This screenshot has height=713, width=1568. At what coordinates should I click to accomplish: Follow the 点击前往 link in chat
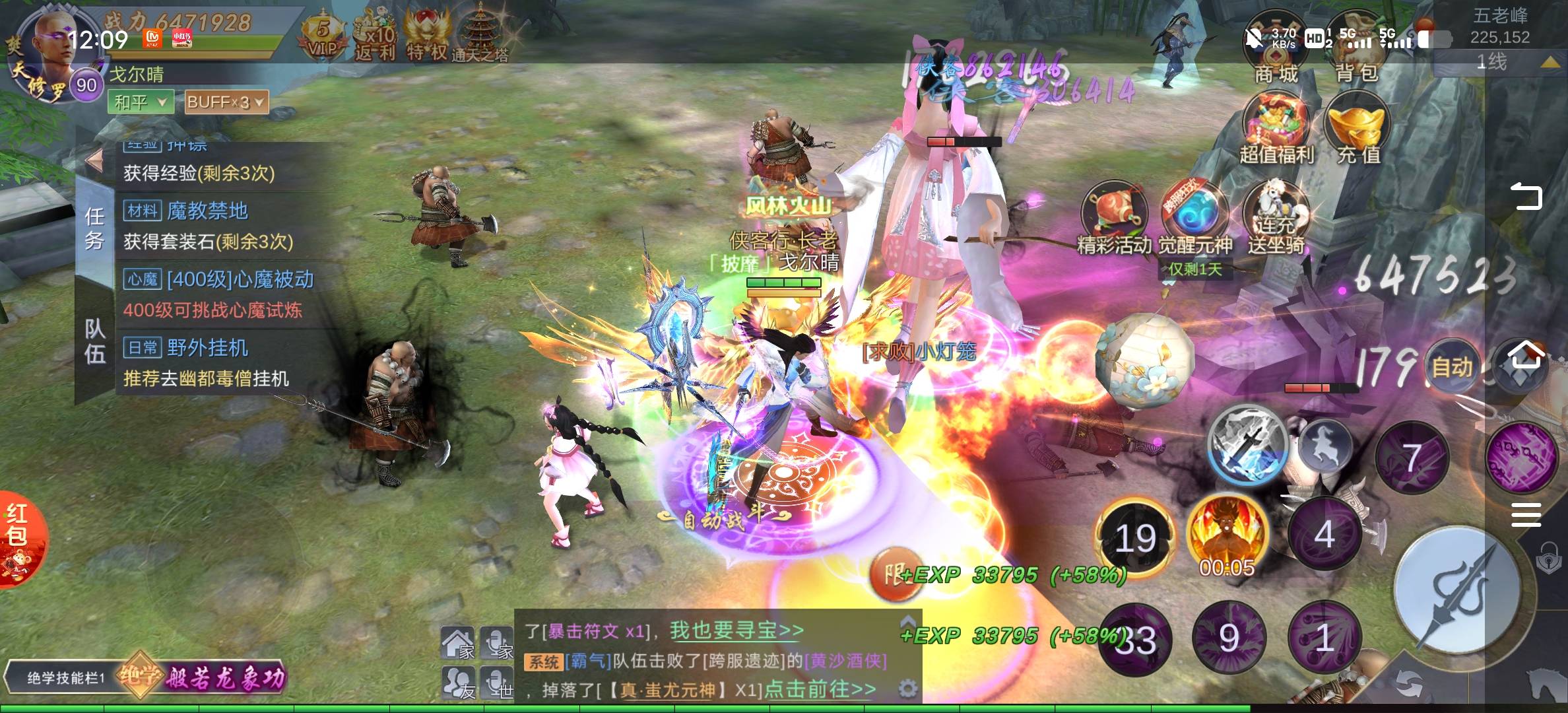(x=820, y=689)
